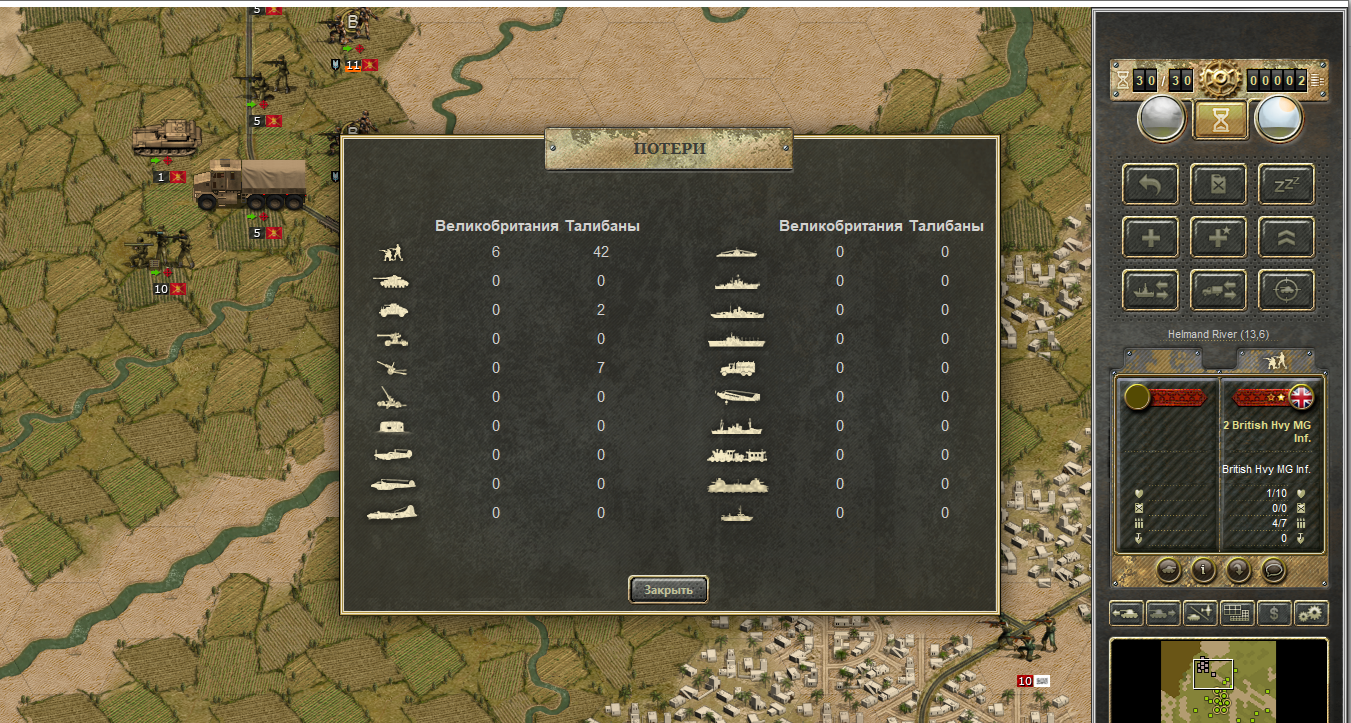Put the unit to sleep with the ZZZ button
Screen dimensions: 1351x723
1286,184
